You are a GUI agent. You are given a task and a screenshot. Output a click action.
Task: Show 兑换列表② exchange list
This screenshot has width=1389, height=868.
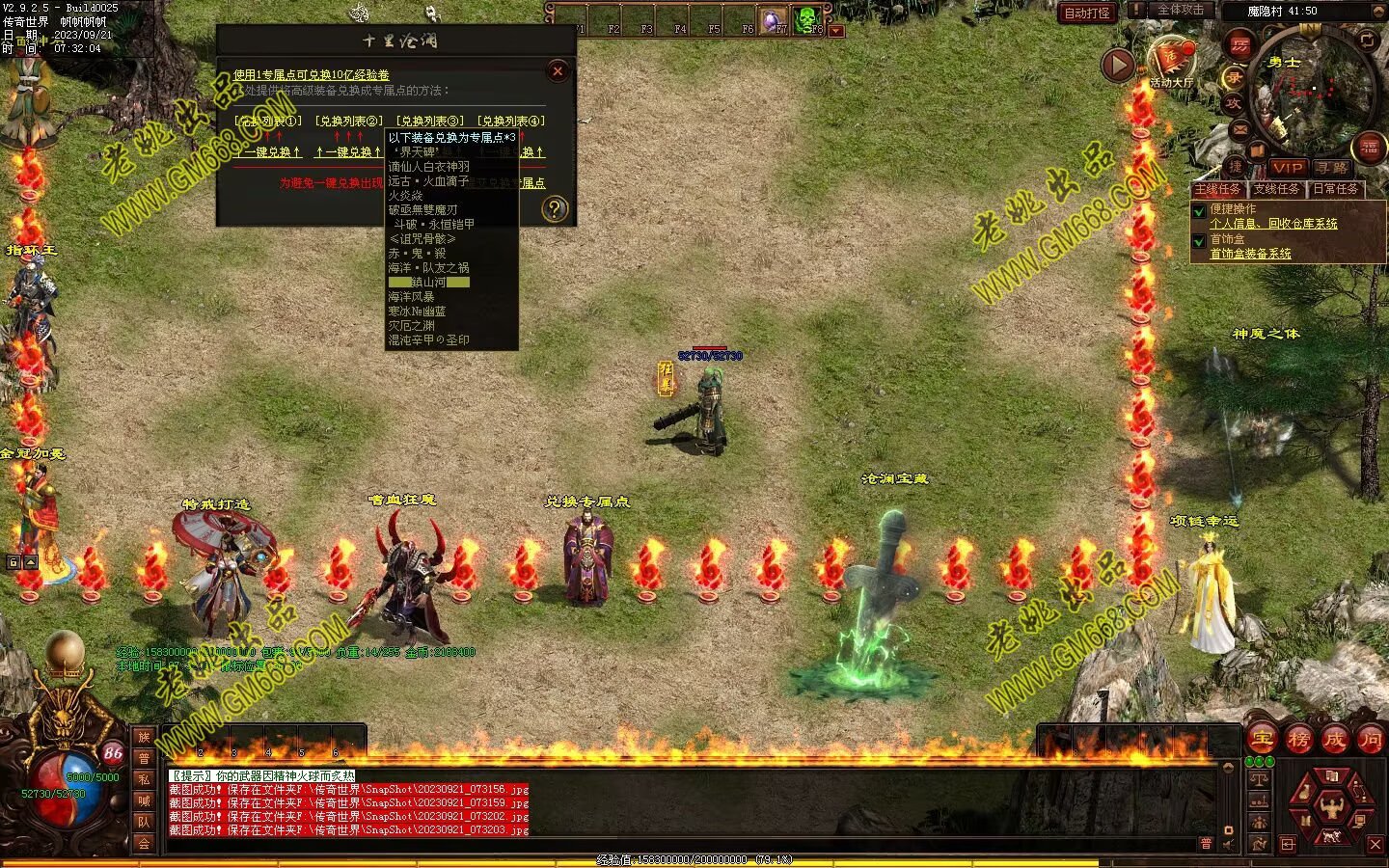click(x=349, y=122)
